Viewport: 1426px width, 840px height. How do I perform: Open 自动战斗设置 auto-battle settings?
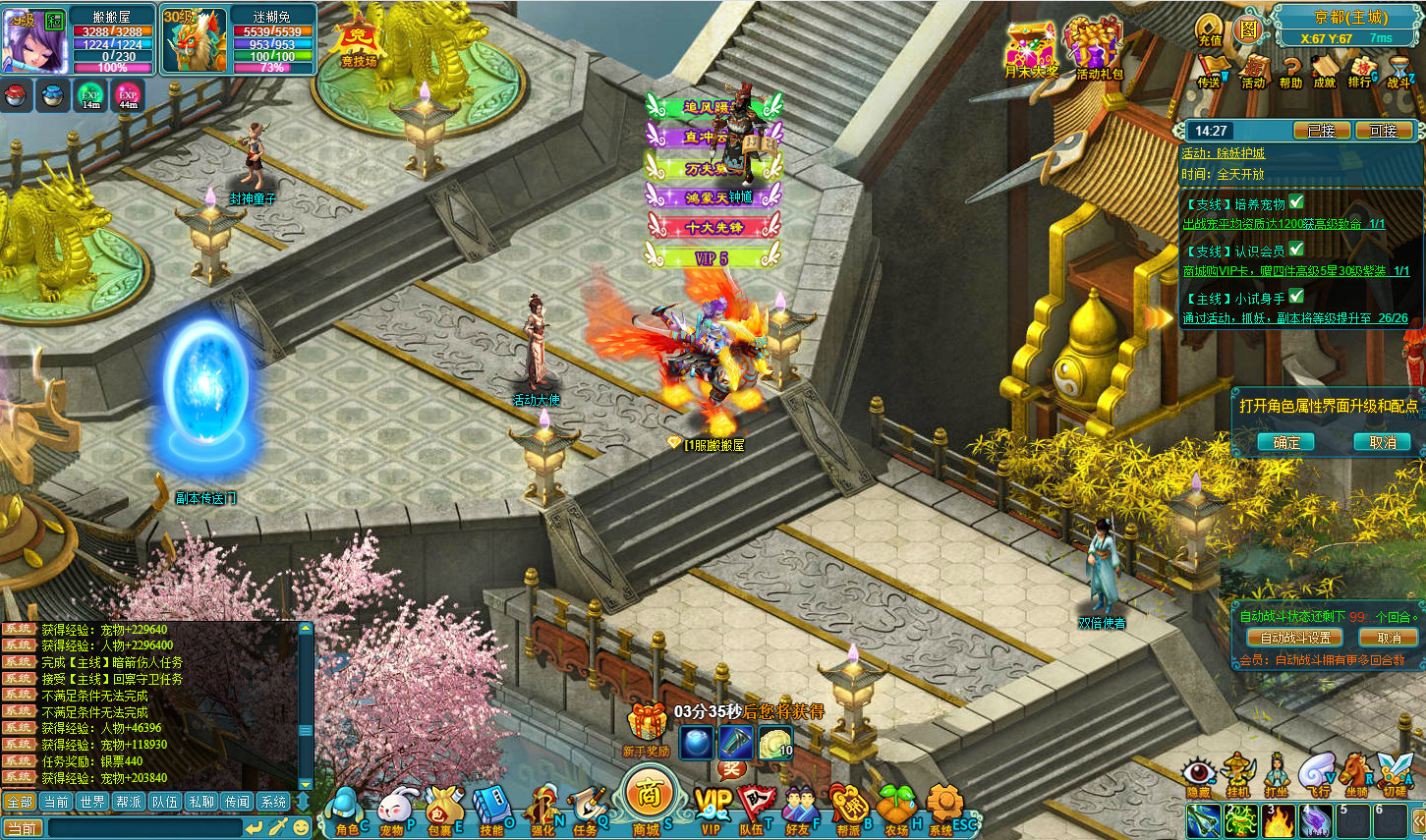click(x=1294, y=638)
